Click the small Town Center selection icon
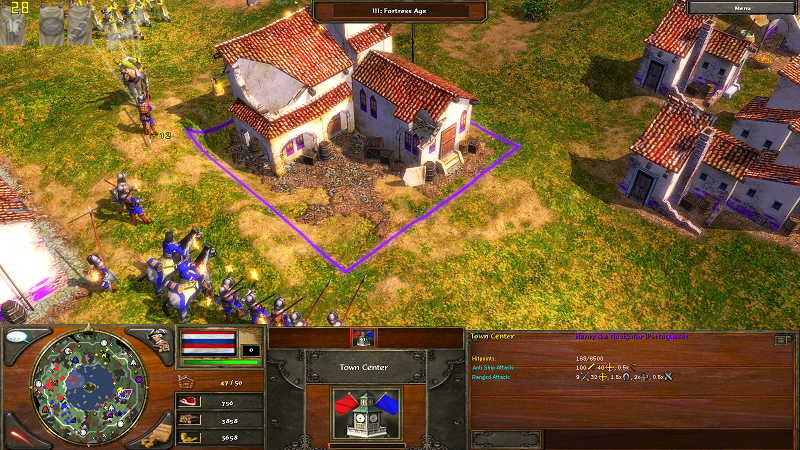 click(361, 338)
